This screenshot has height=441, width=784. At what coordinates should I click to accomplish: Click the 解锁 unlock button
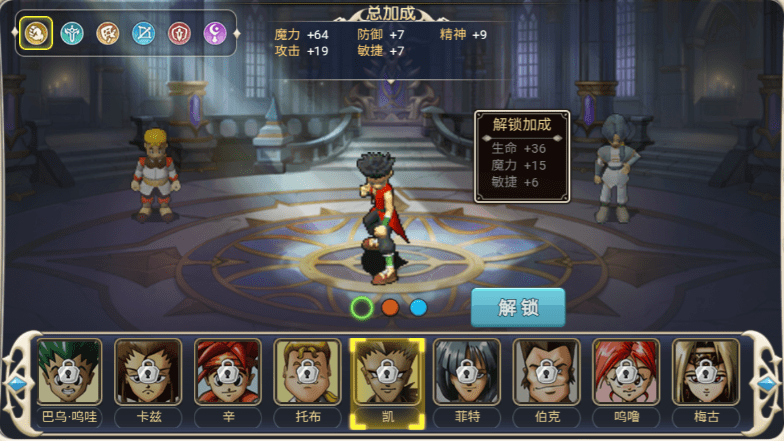pos(518,307)
